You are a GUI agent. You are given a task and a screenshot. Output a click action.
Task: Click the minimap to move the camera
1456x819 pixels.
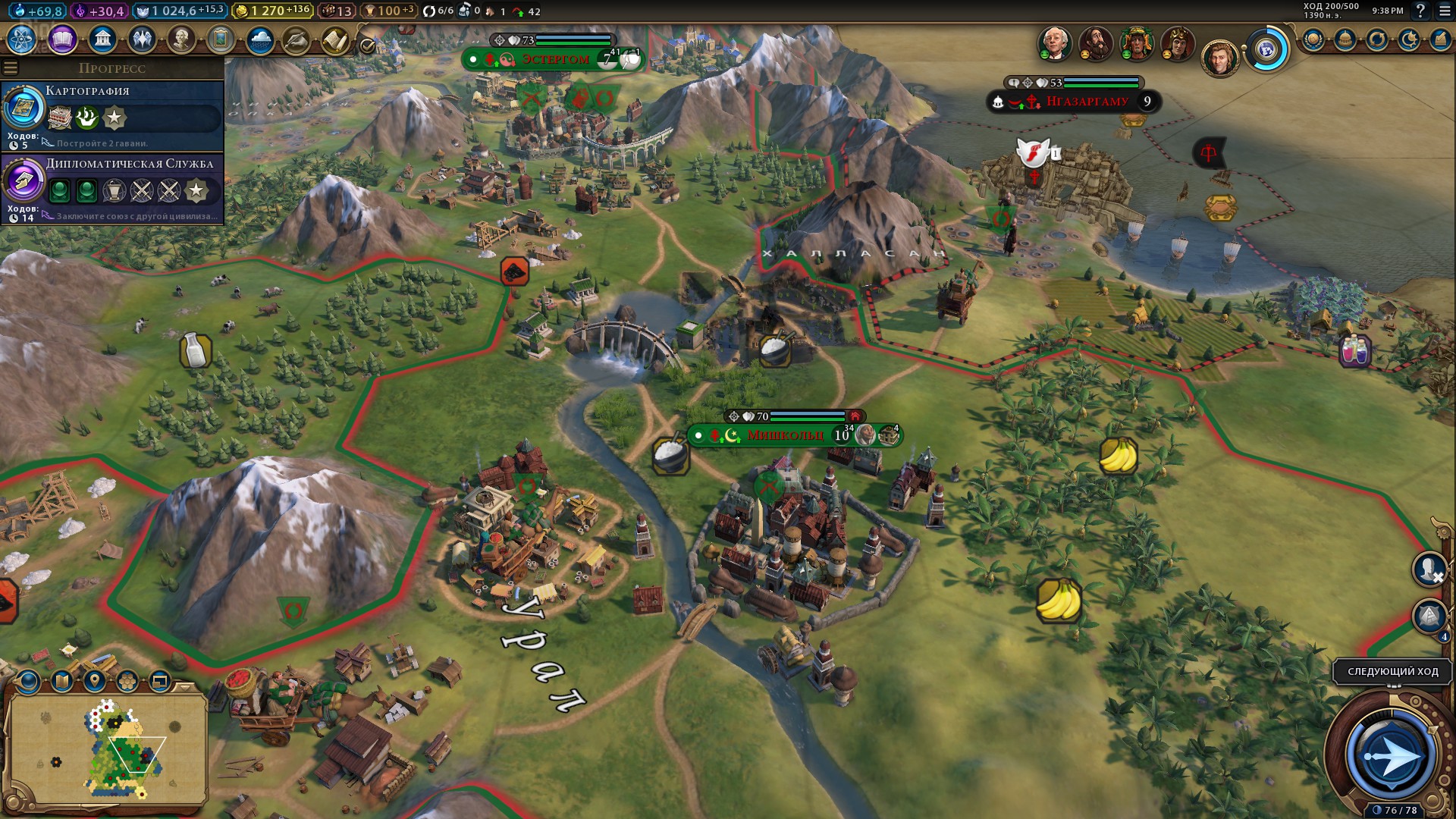click(x=114, y=747)
